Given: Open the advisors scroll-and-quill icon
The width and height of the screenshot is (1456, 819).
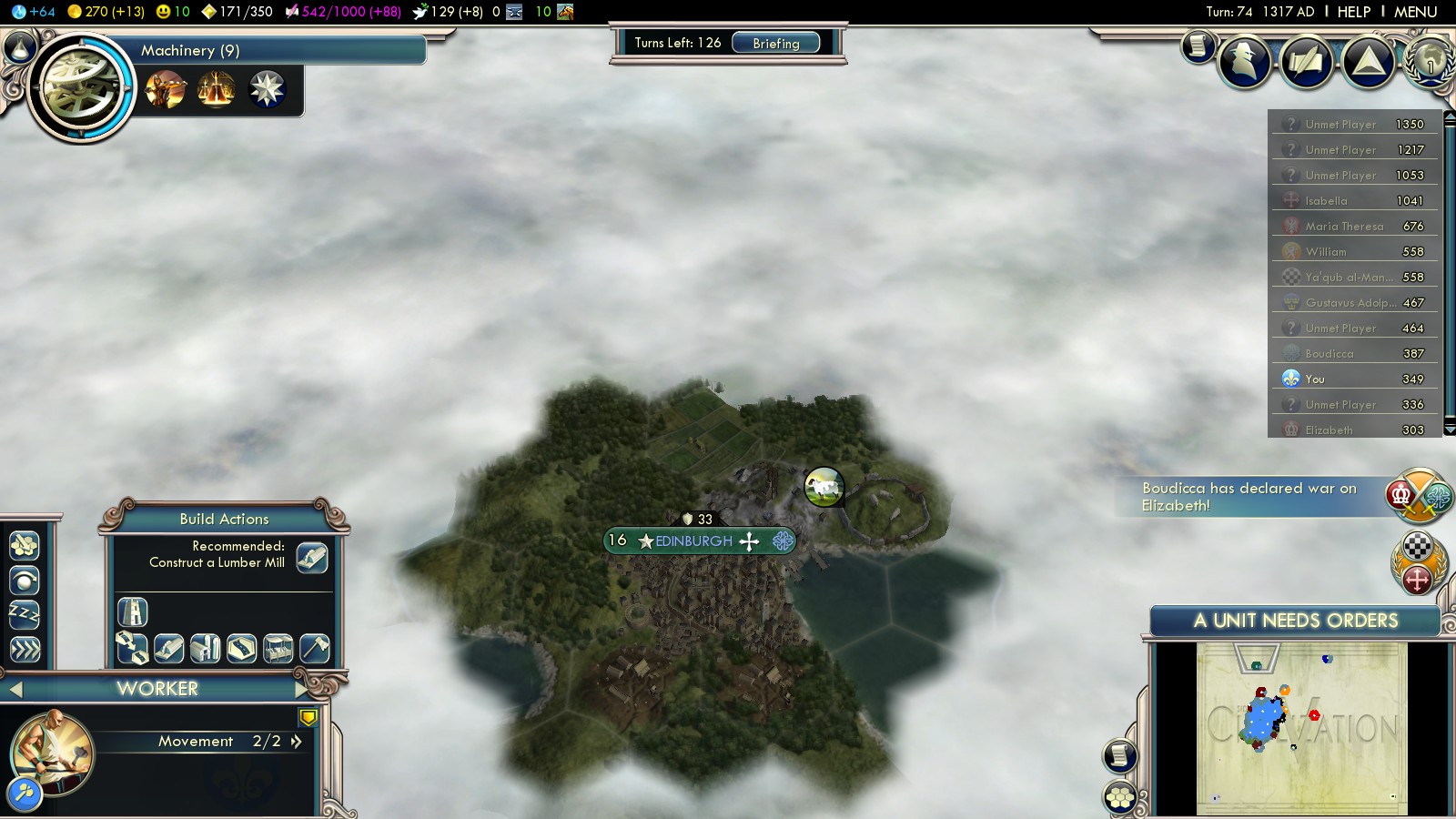Looking at the screenshot, I should point(1307,62).
